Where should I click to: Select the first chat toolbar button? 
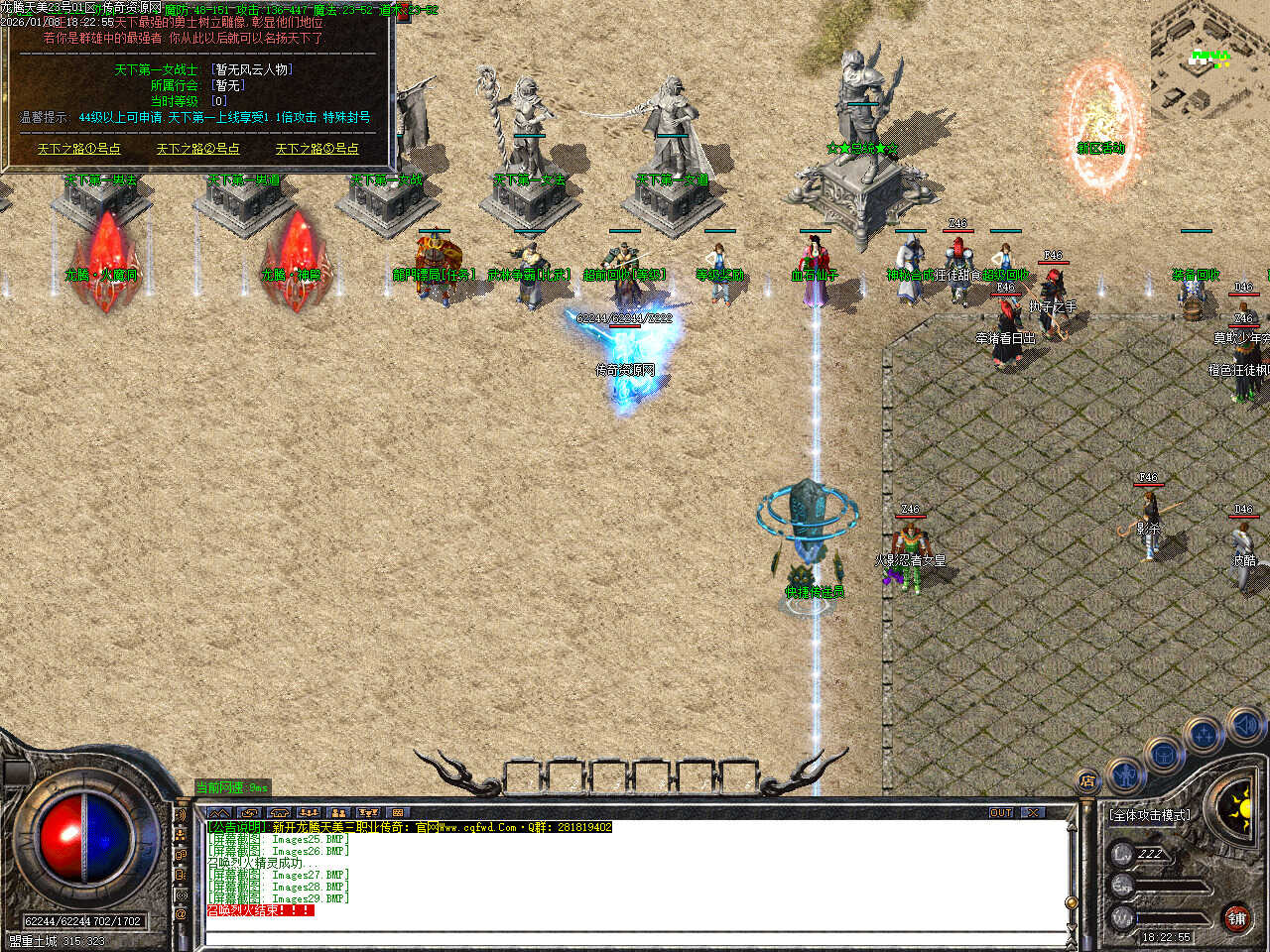219,813
